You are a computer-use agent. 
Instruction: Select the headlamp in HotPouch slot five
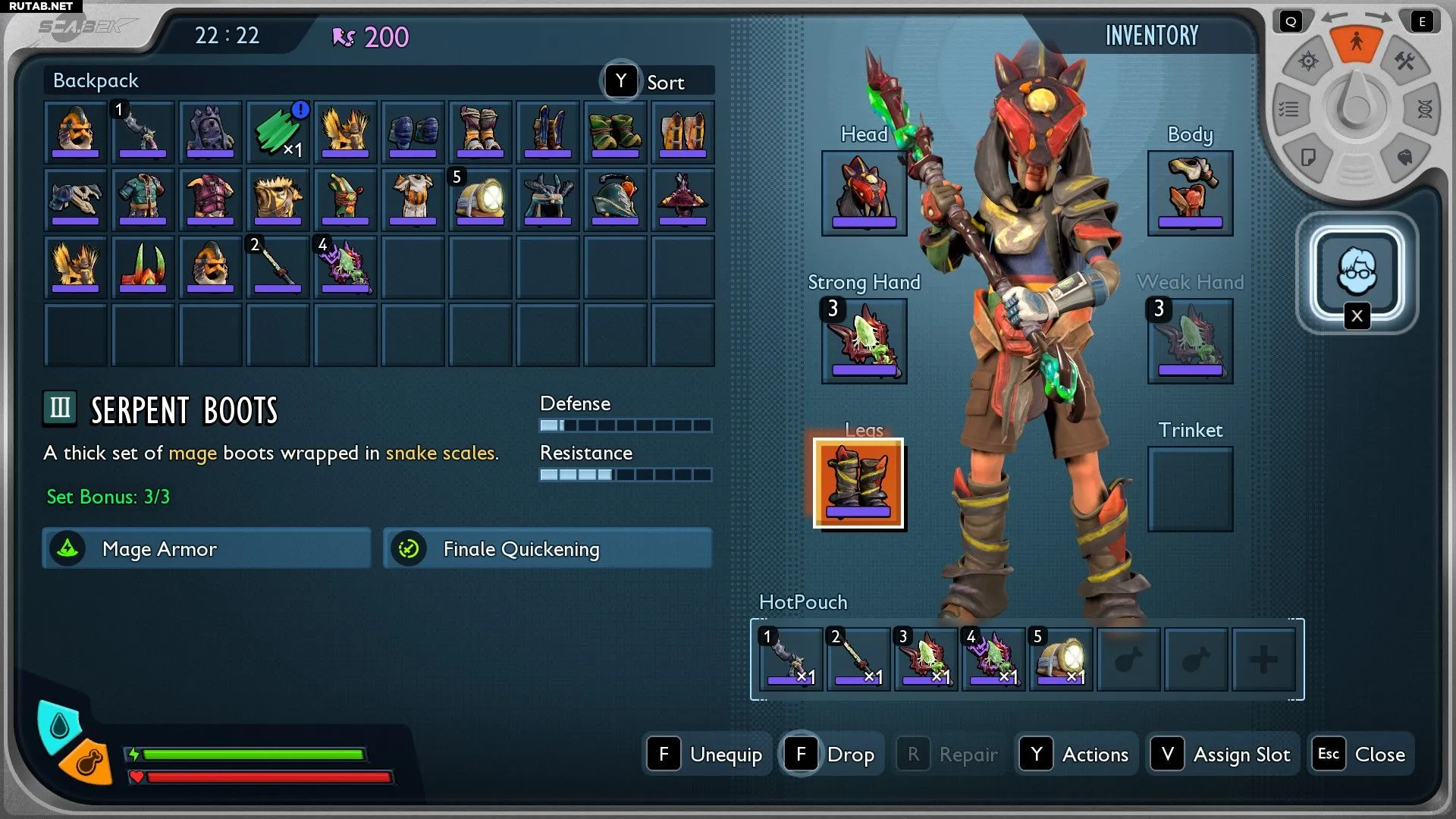click(1060, 659)
